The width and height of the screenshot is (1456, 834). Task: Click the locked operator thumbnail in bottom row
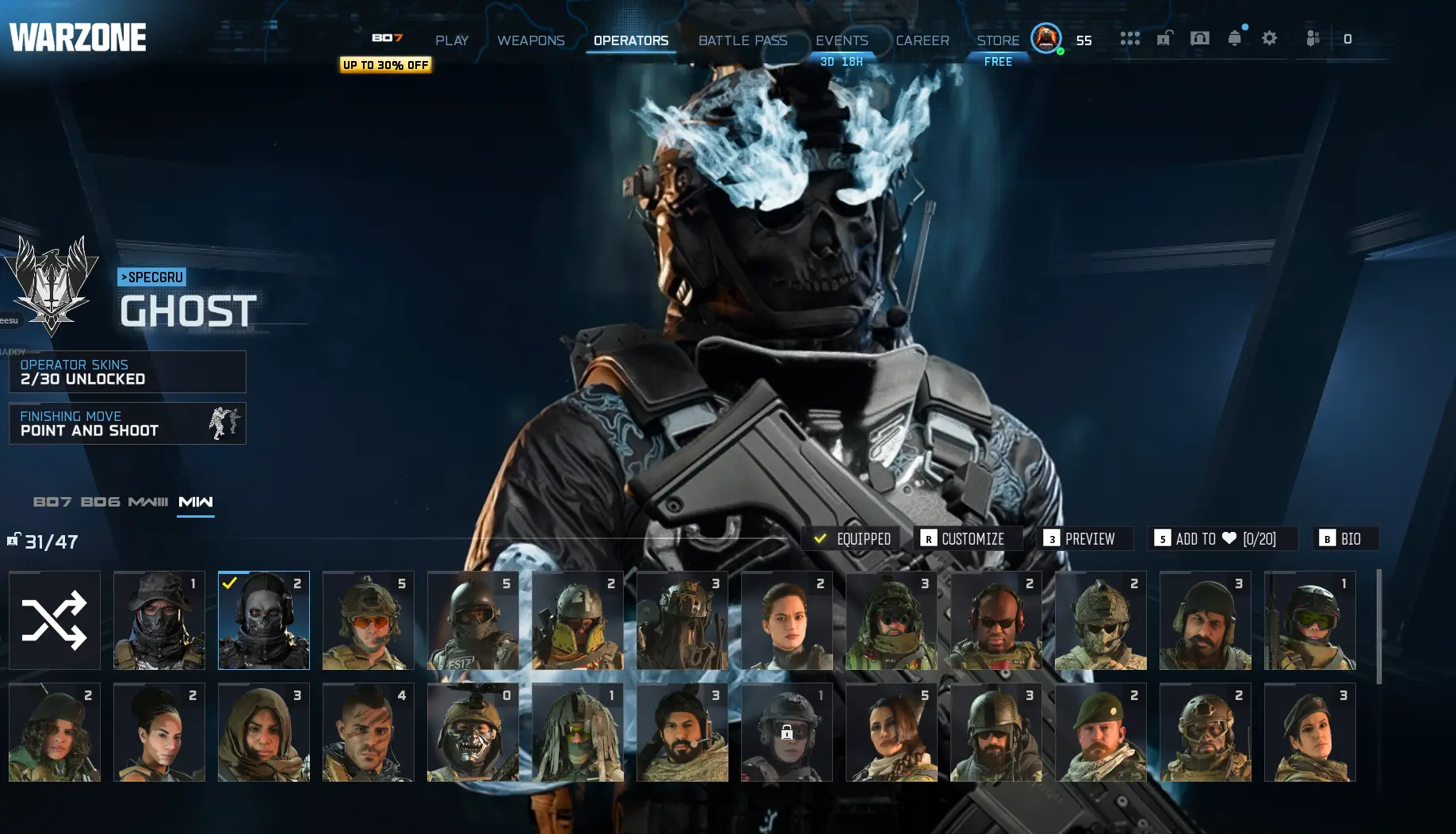point(786,732)
